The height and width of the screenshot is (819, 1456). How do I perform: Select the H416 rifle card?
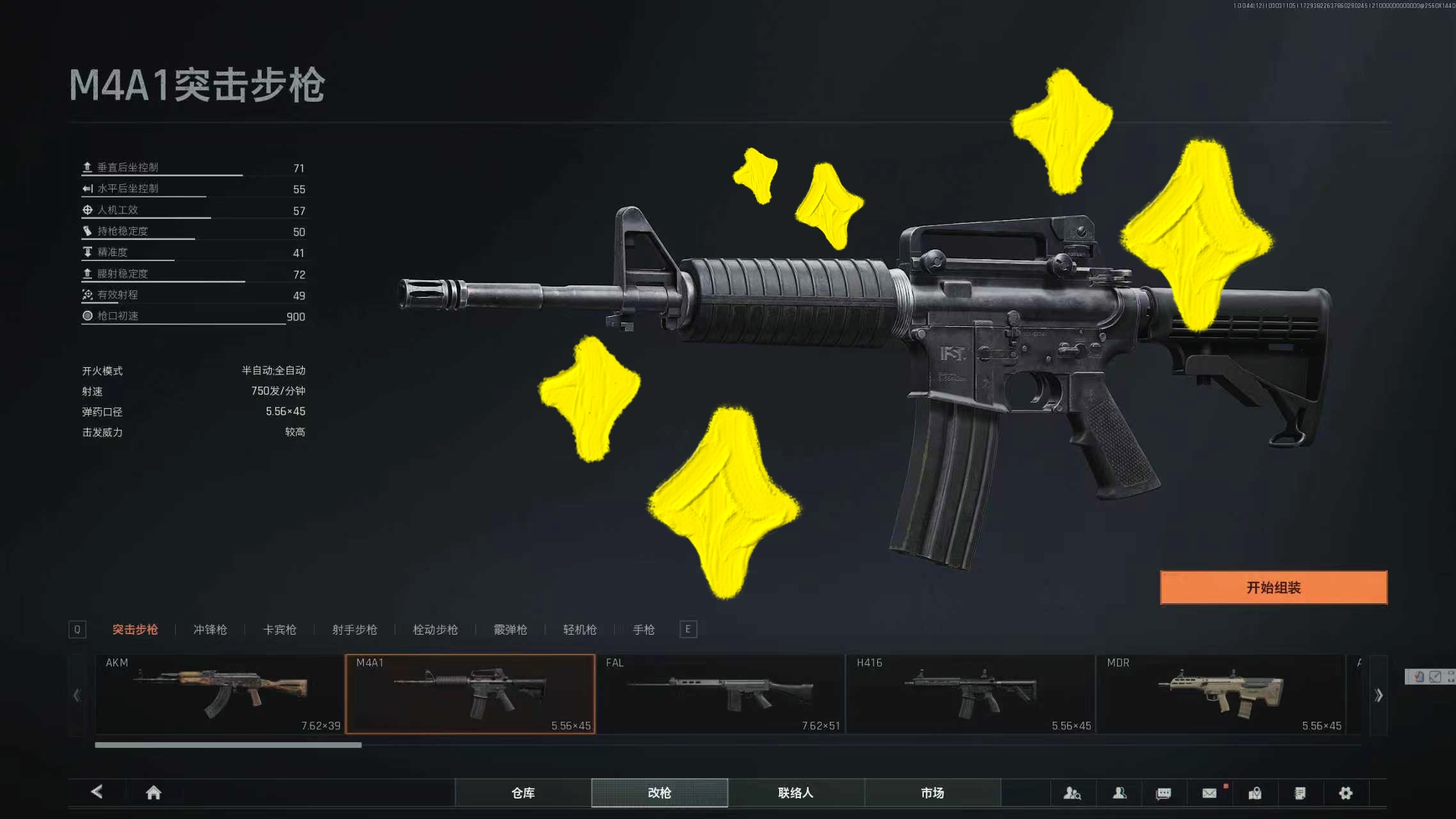click(970, 694)
